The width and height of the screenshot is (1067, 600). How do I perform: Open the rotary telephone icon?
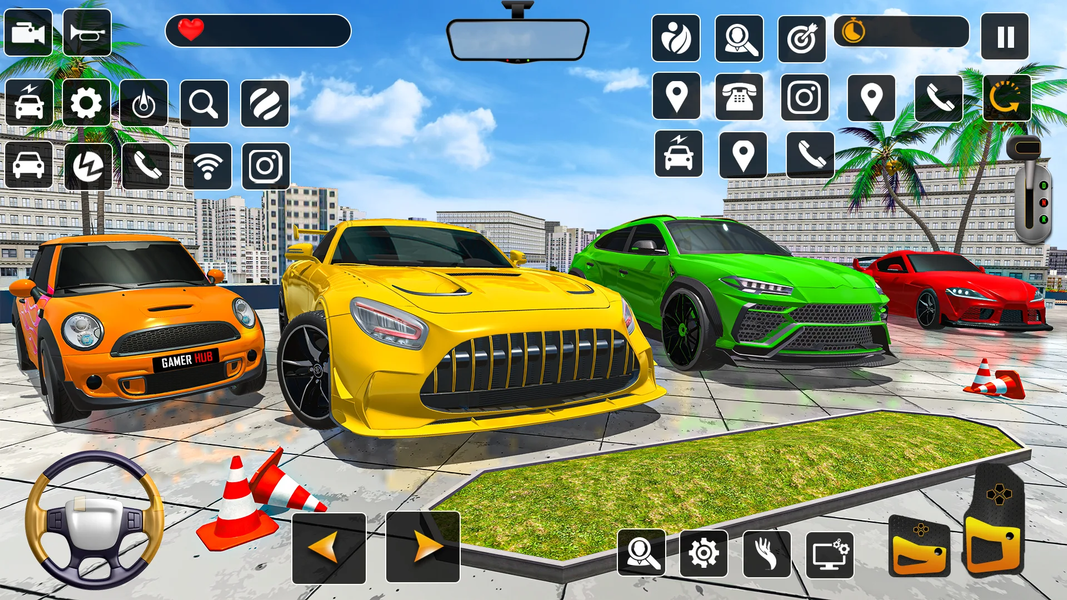739,97
